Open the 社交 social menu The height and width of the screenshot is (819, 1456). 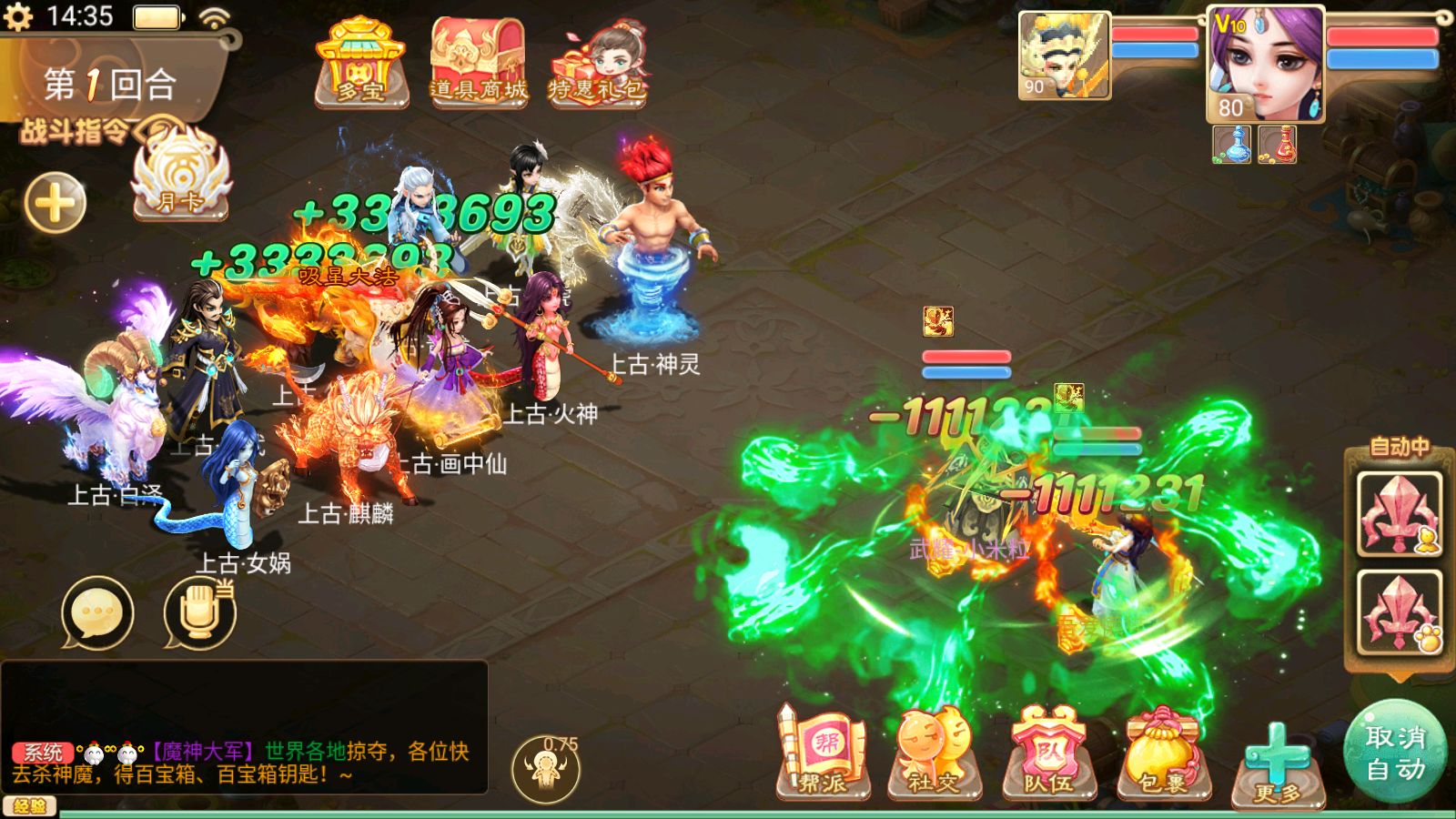pyautogui.click(x=935, y=755)
